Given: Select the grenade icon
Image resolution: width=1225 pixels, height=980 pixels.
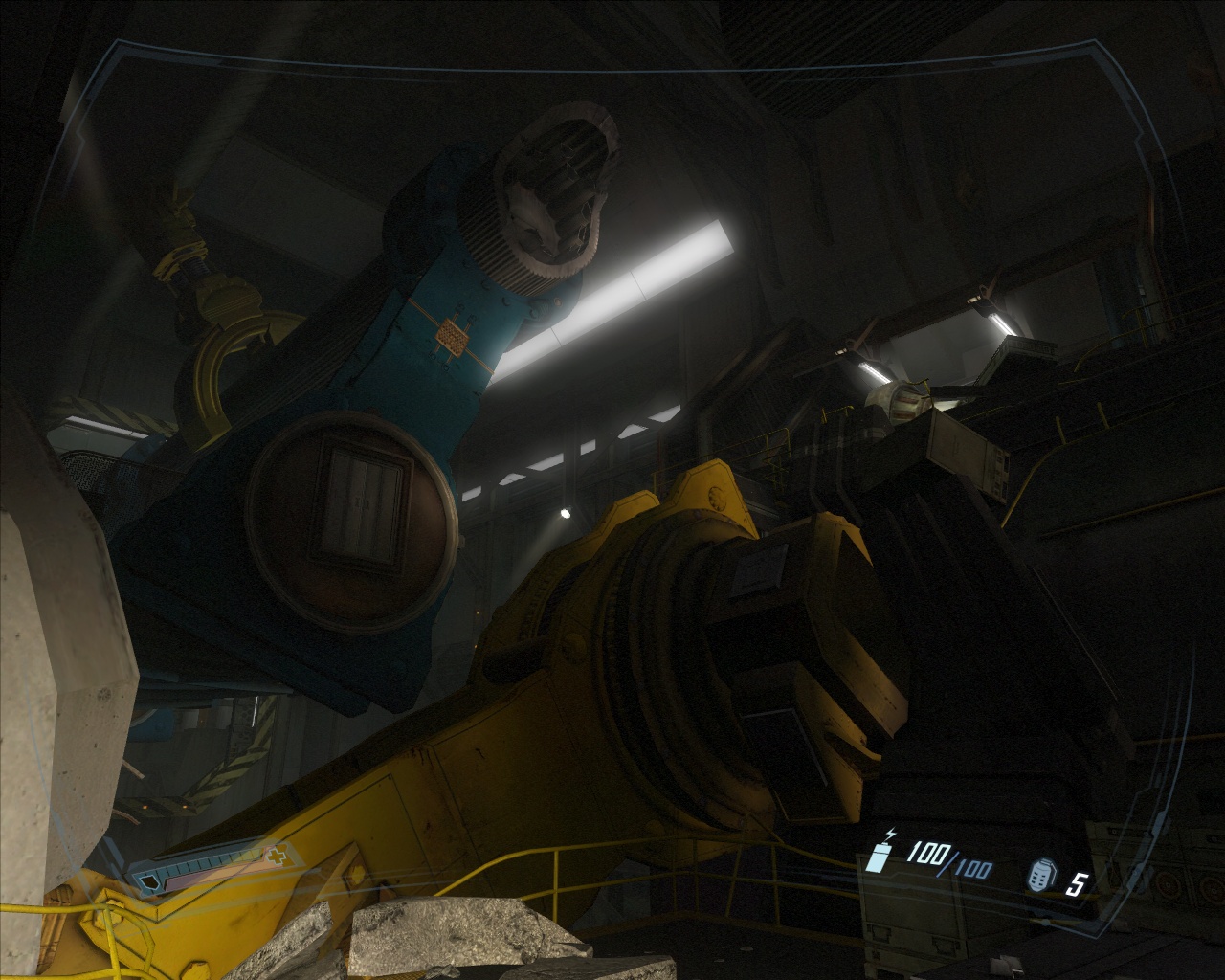Looking at the screenshot, I should (x=1041, y=876).
